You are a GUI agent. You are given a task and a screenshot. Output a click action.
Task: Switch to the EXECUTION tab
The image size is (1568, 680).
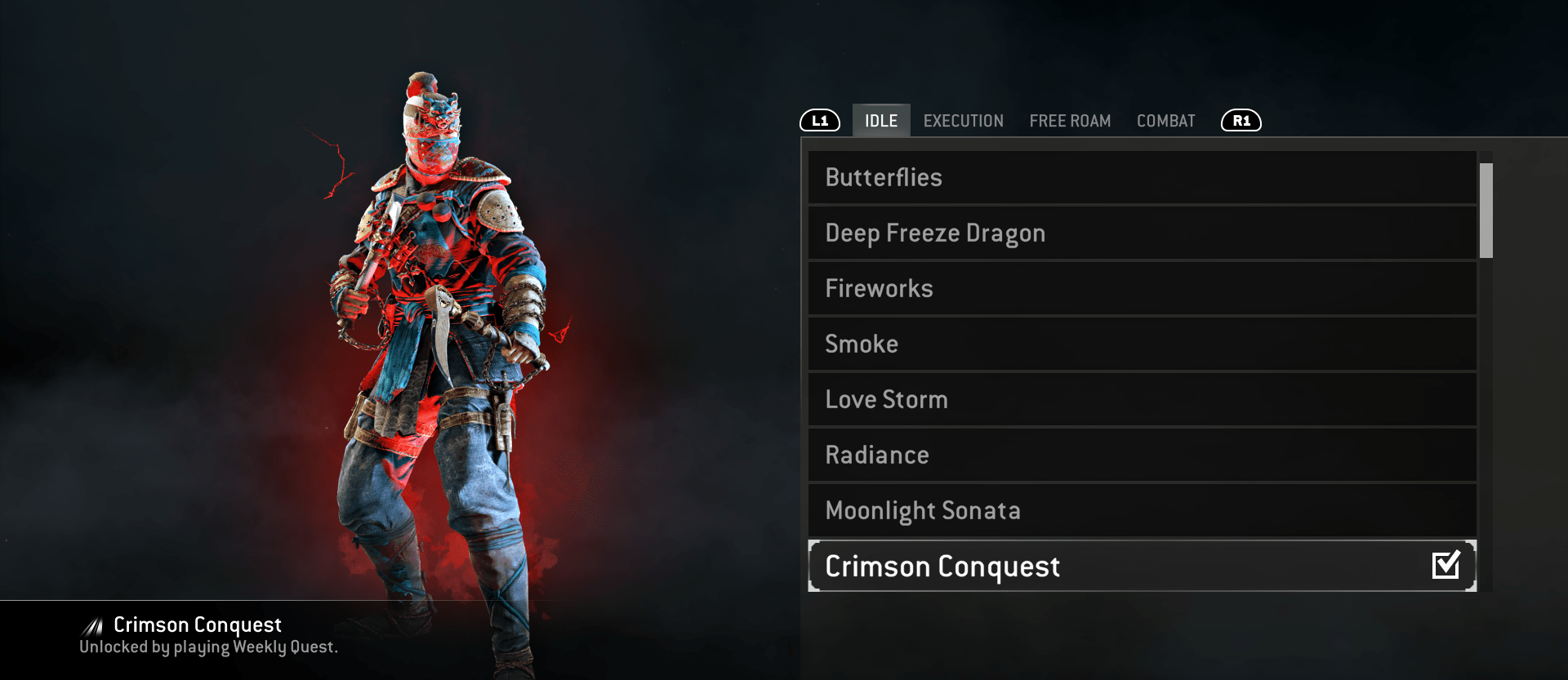point(963,120)
